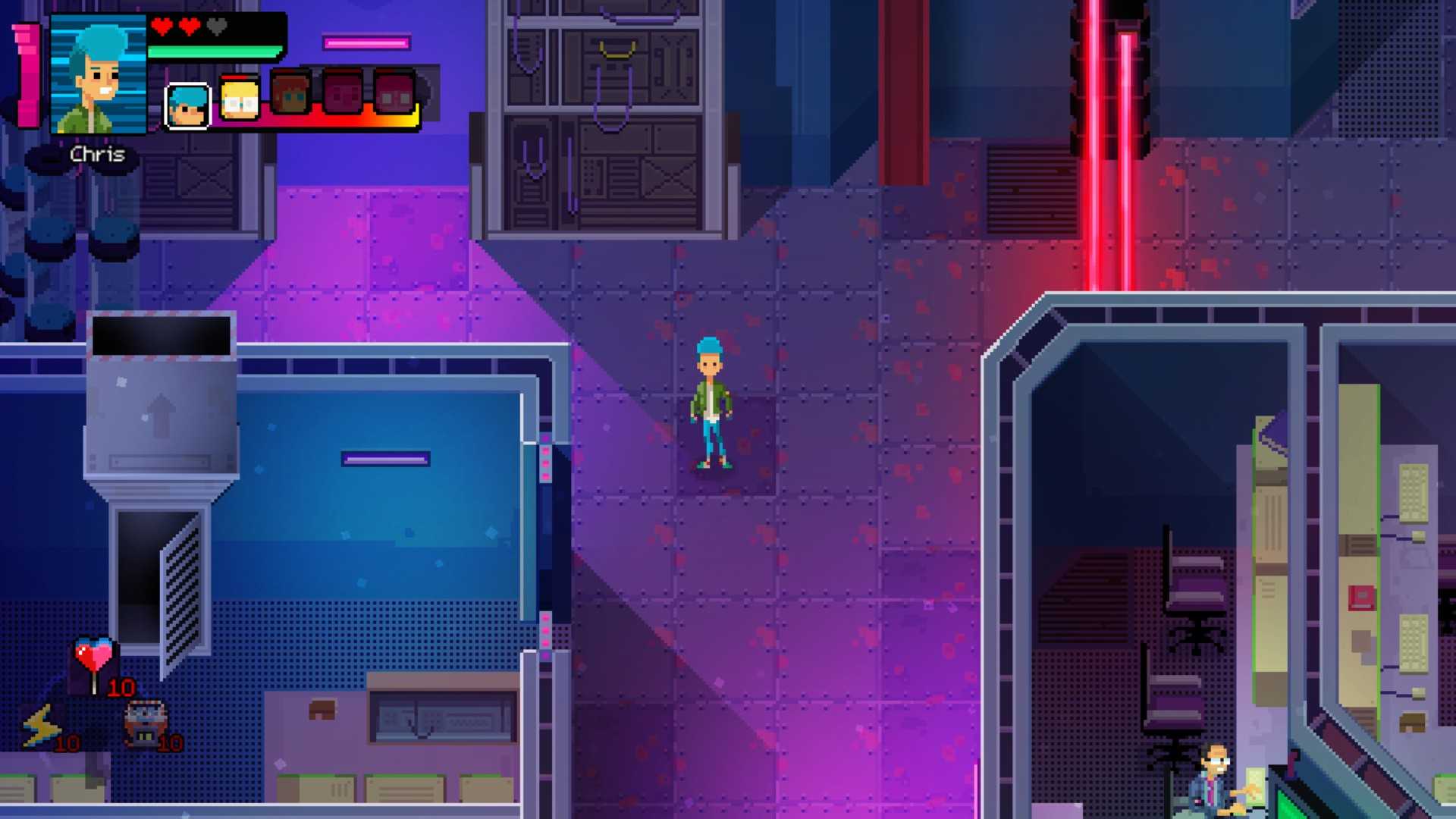1456x819 pixels.
Task: Select the robot head item icon
Action: coord(145,722)
